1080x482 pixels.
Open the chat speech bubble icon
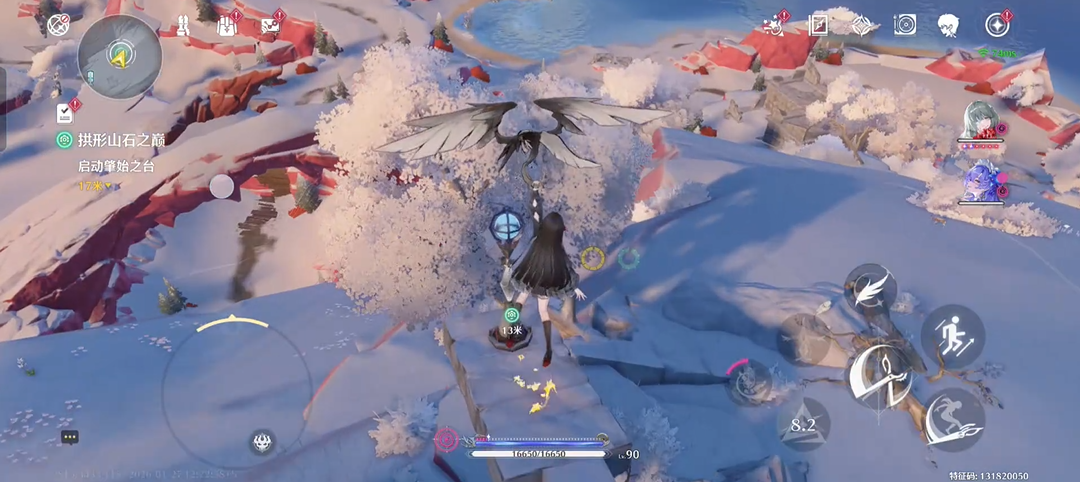pyautogui.click(x=69, y=437)
